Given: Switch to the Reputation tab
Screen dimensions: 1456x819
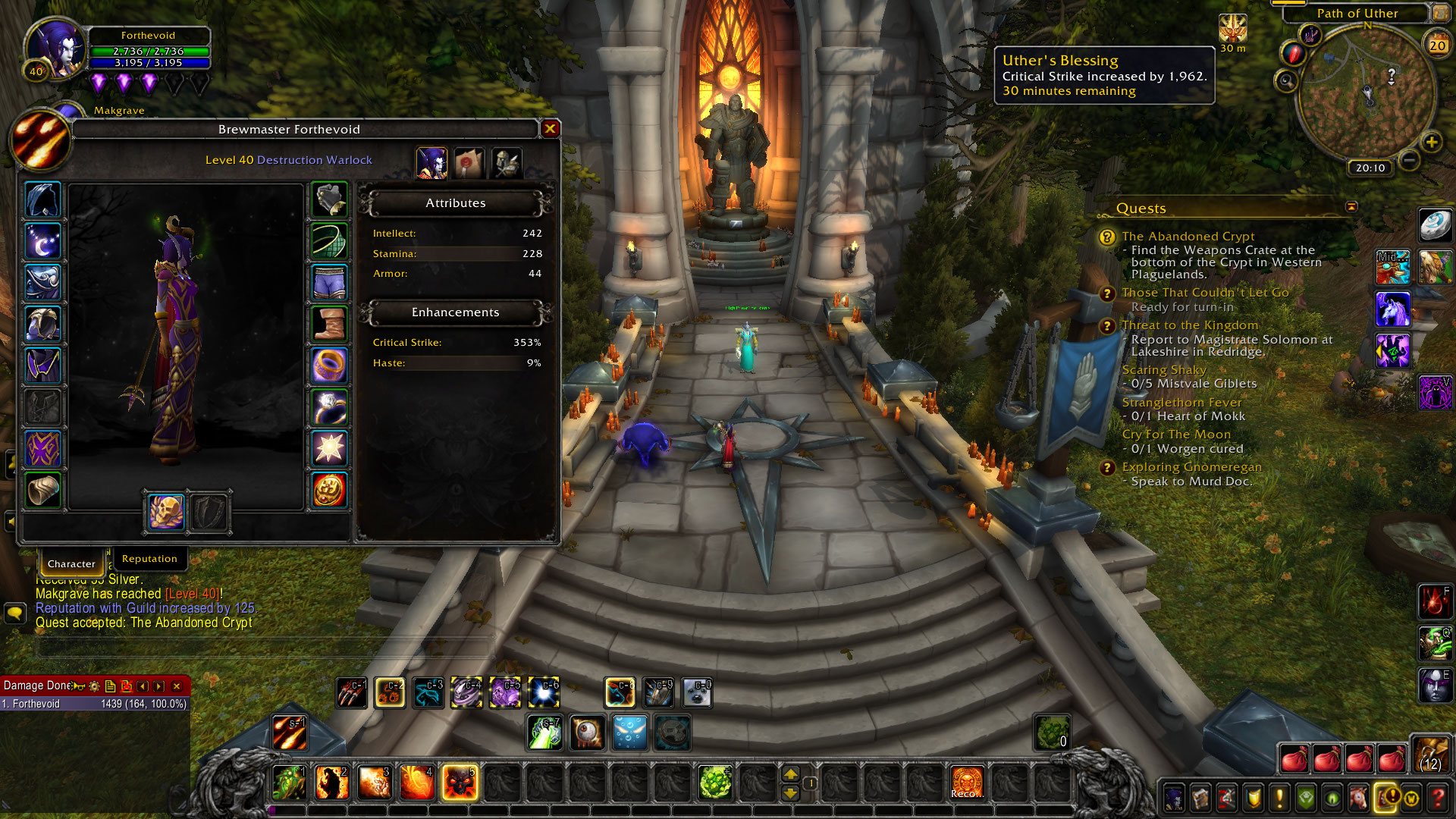Looking at the screenshot, I should 149,559.
